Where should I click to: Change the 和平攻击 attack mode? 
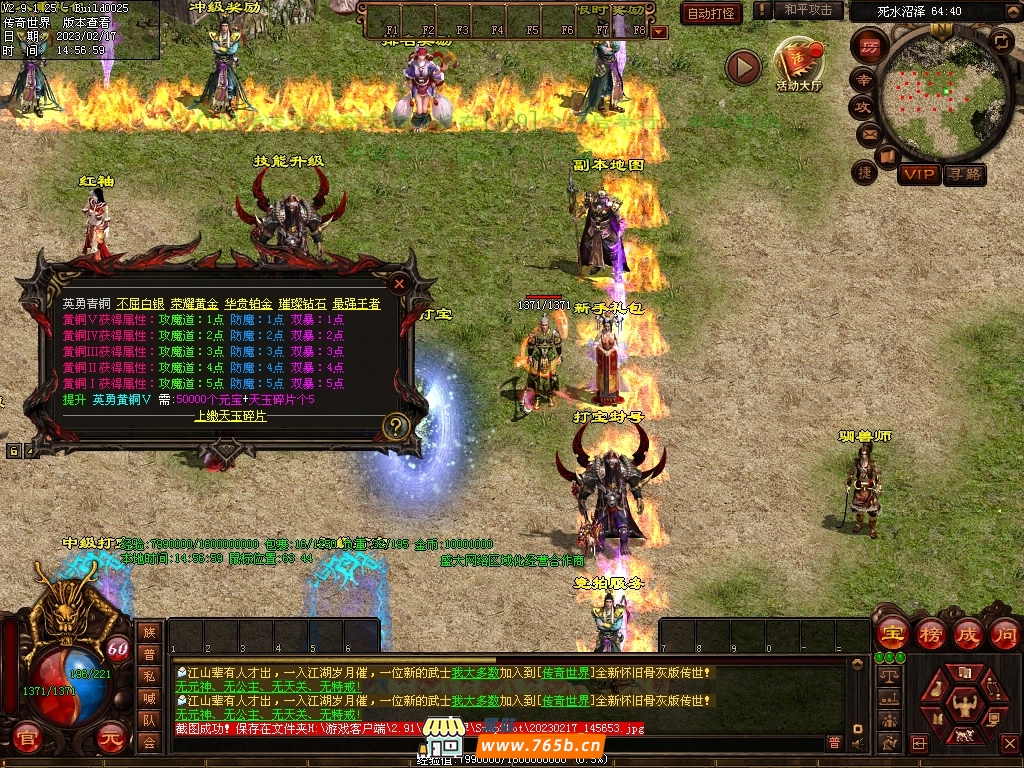click(807, 11)
